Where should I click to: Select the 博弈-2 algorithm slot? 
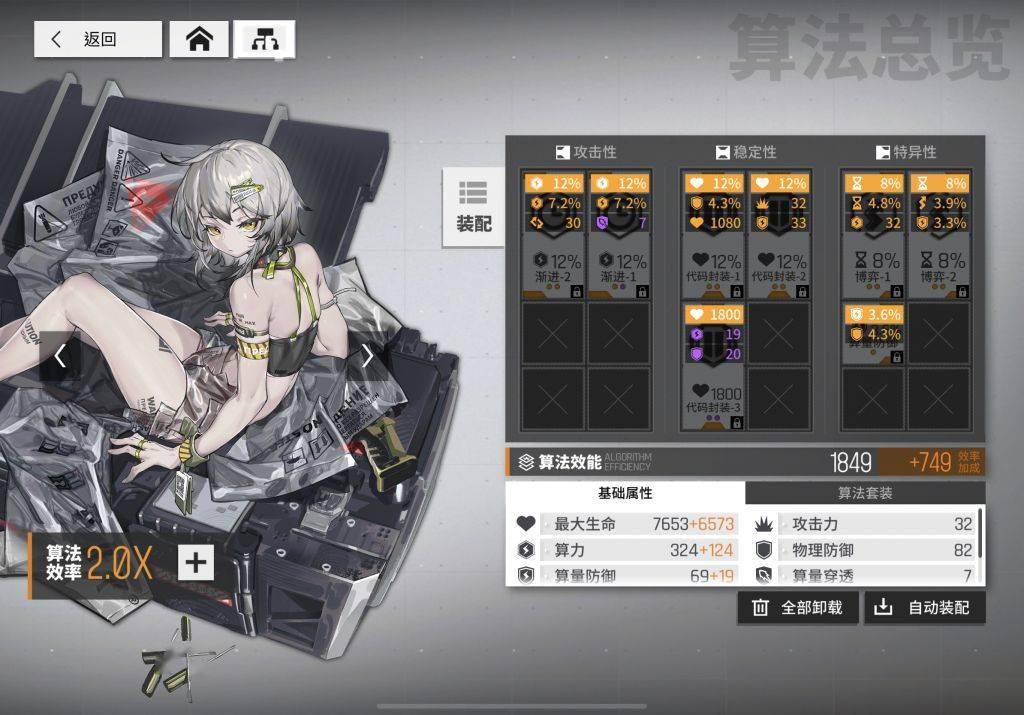click(x=939, y=236)
